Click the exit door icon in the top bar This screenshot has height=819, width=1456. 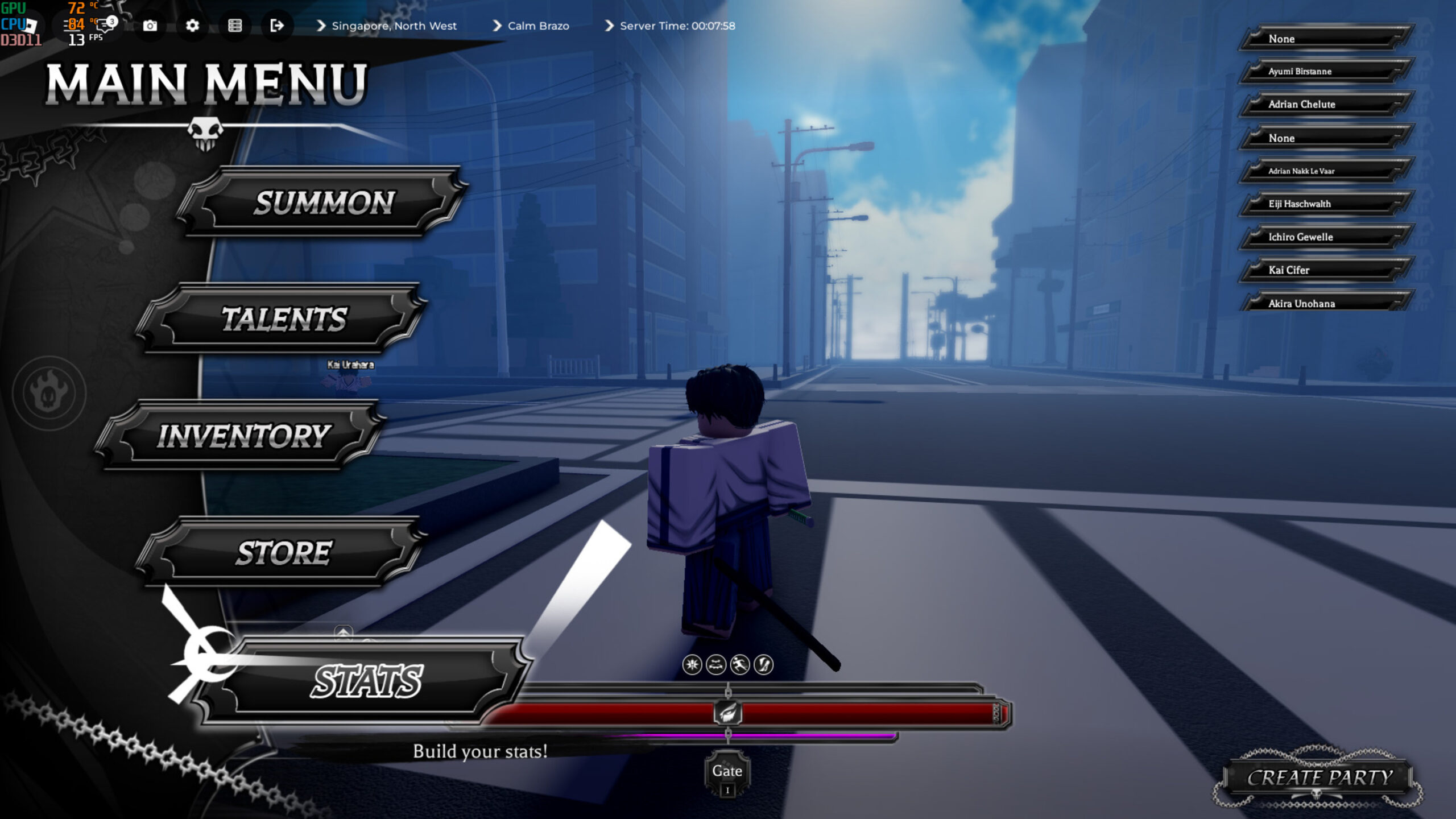(277, 26)
